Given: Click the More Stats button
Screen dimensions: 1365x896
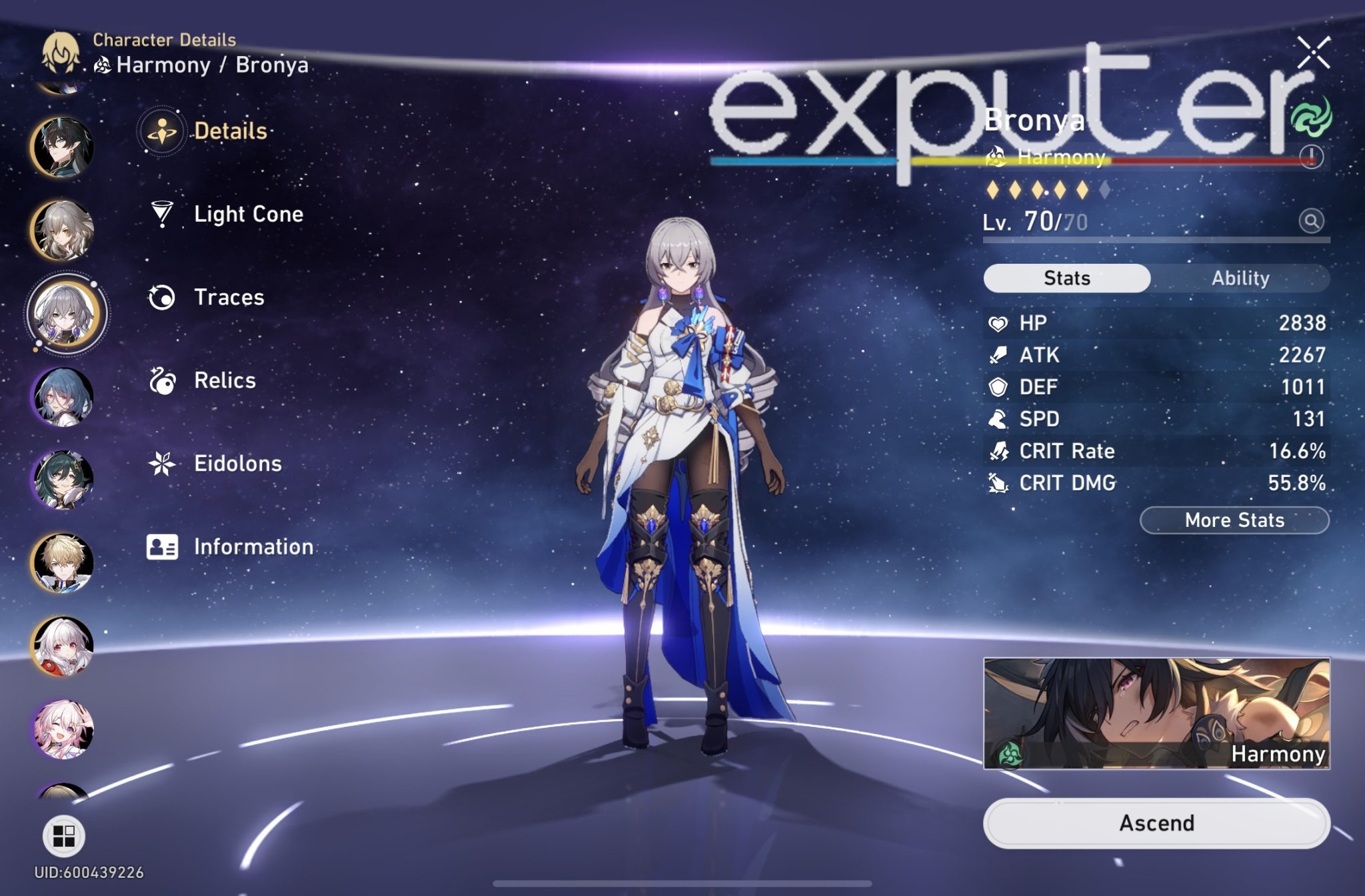Looking at the screenshot, I should 1234,520.
